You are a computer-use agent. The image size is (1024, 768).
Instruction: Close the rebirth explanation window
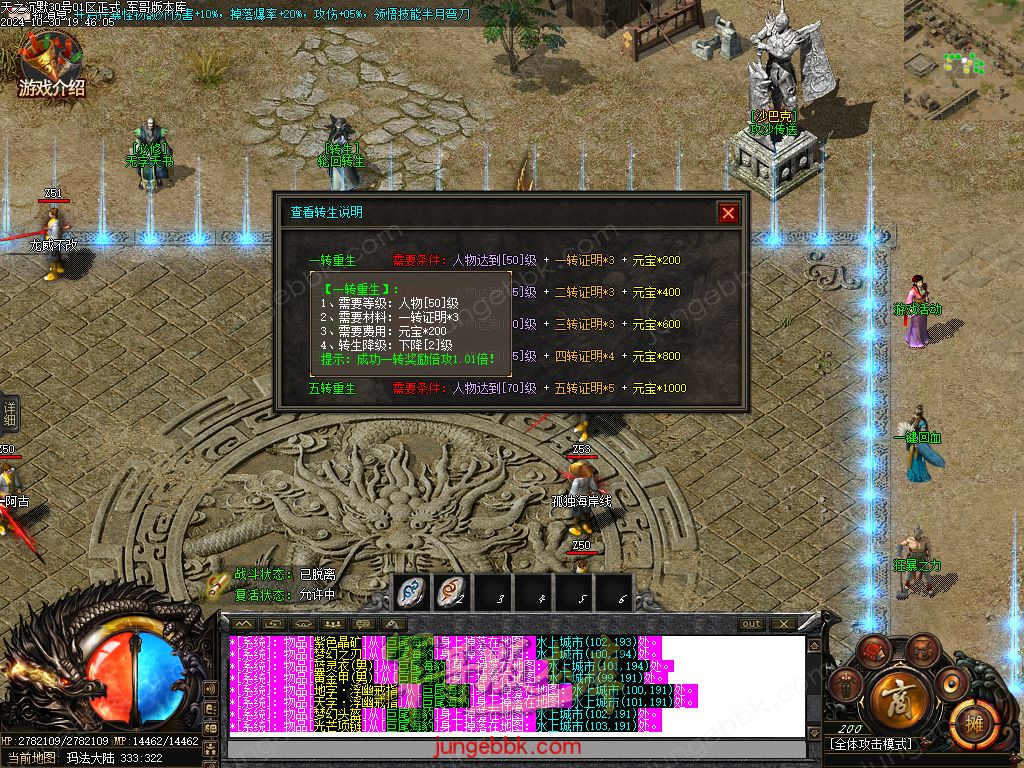pos(728,212)
